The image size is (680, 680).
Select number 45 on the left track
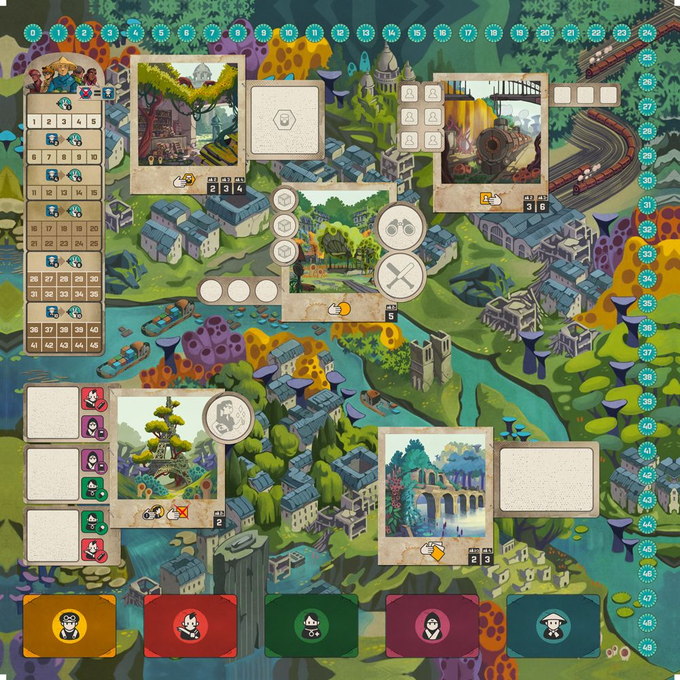tap(93, 344)
